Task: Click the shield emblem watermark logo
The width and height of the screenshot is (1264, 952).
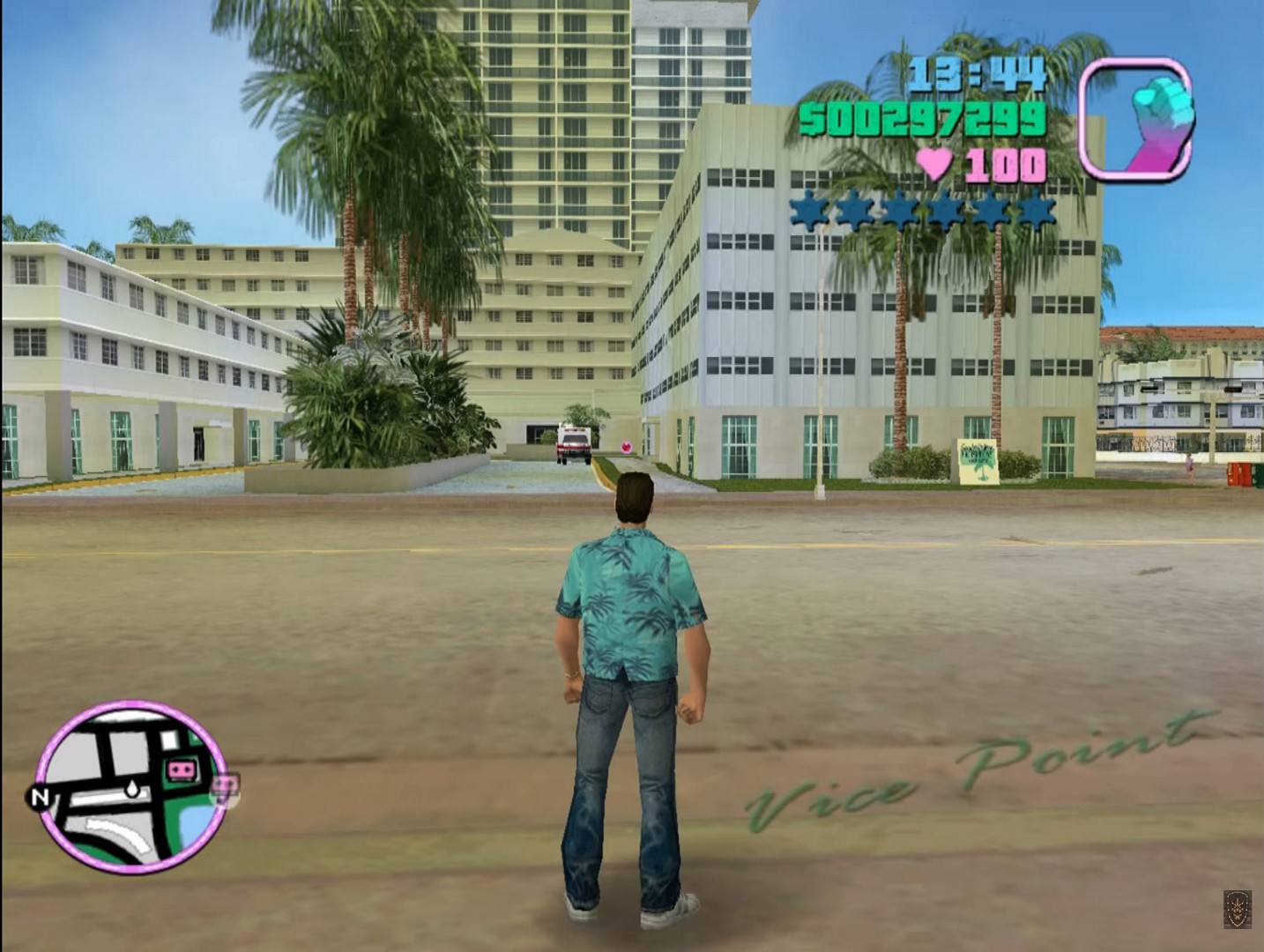Action: click(x=1236, y=908)
